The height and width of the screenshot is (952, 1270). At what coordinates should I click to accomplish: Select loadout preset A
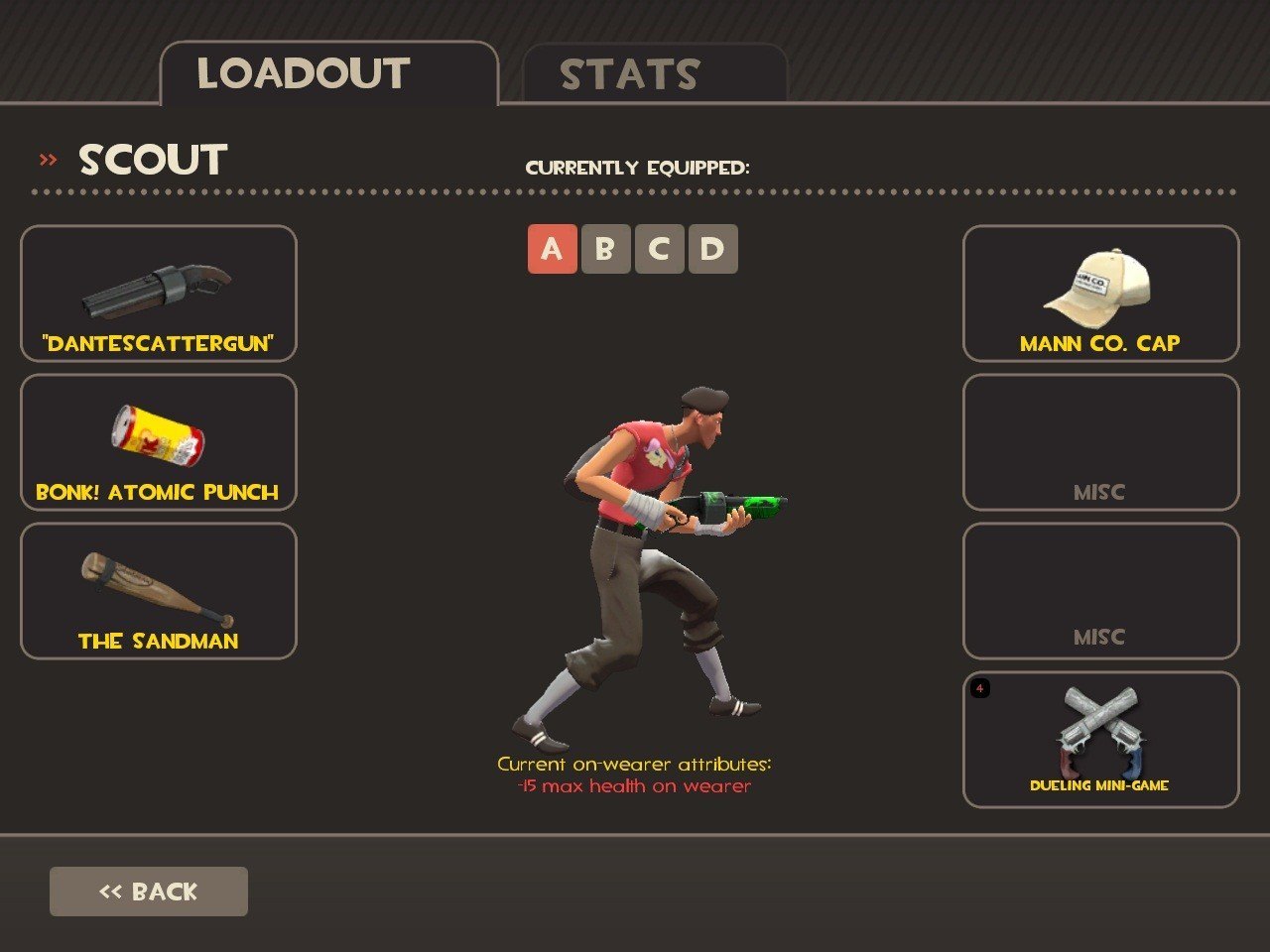[552, 249]
